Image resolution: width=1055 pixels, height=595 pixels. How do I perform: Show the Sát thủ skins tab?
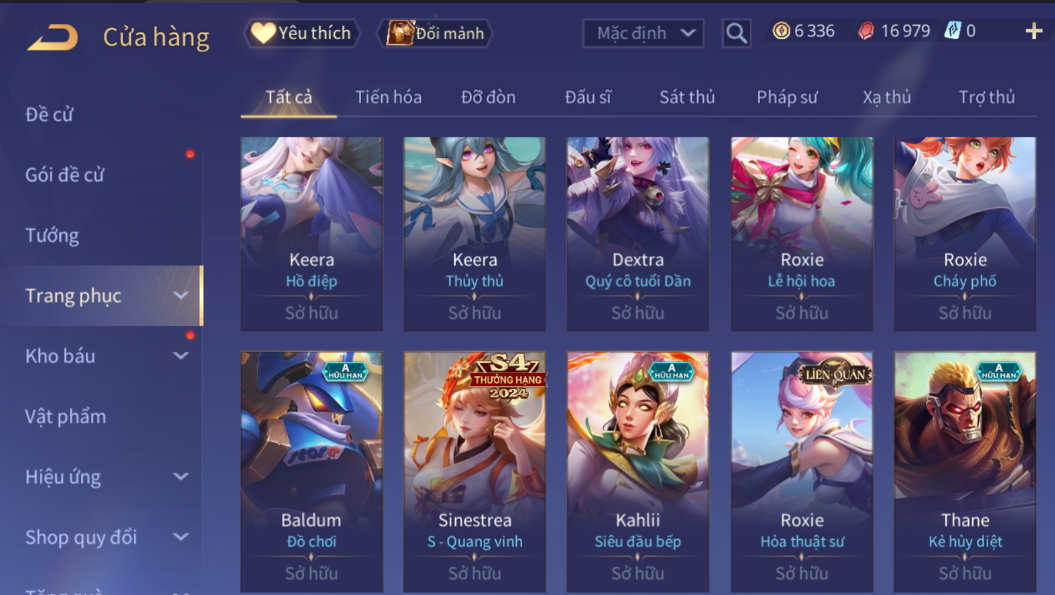687,97
